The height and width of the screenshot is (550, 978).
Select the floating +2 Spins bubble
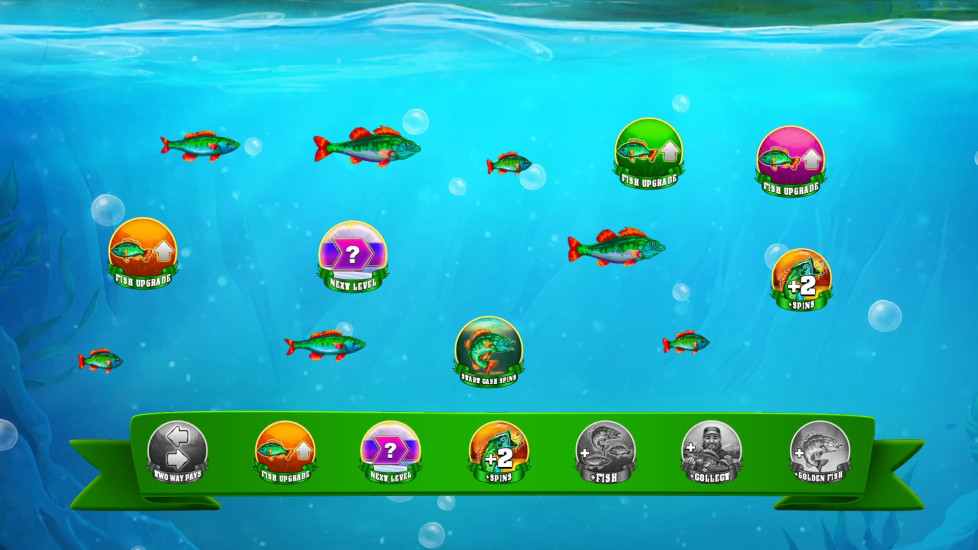[x=801, y=279]
